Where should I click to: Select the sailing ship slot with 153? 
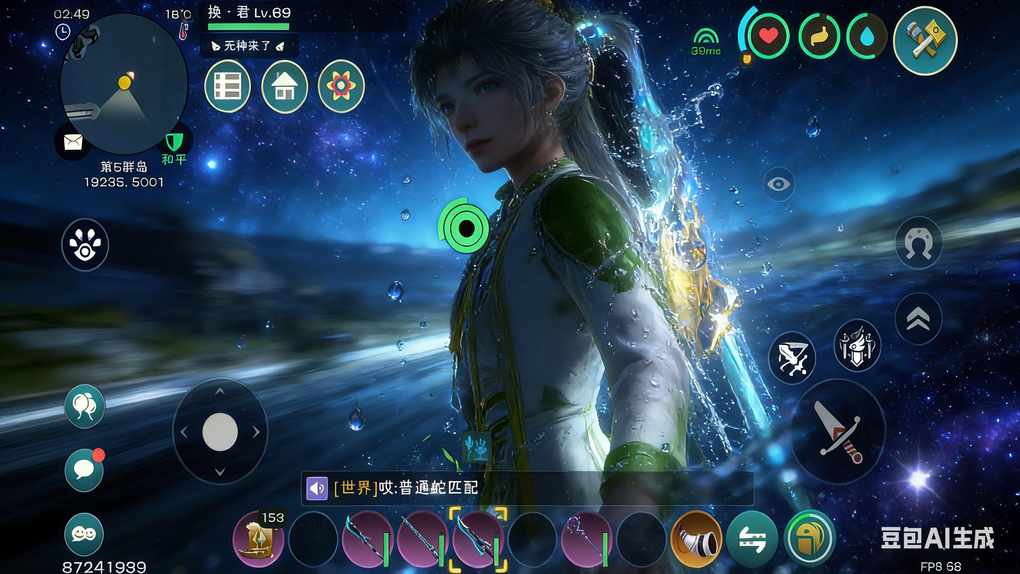[258, 539]
